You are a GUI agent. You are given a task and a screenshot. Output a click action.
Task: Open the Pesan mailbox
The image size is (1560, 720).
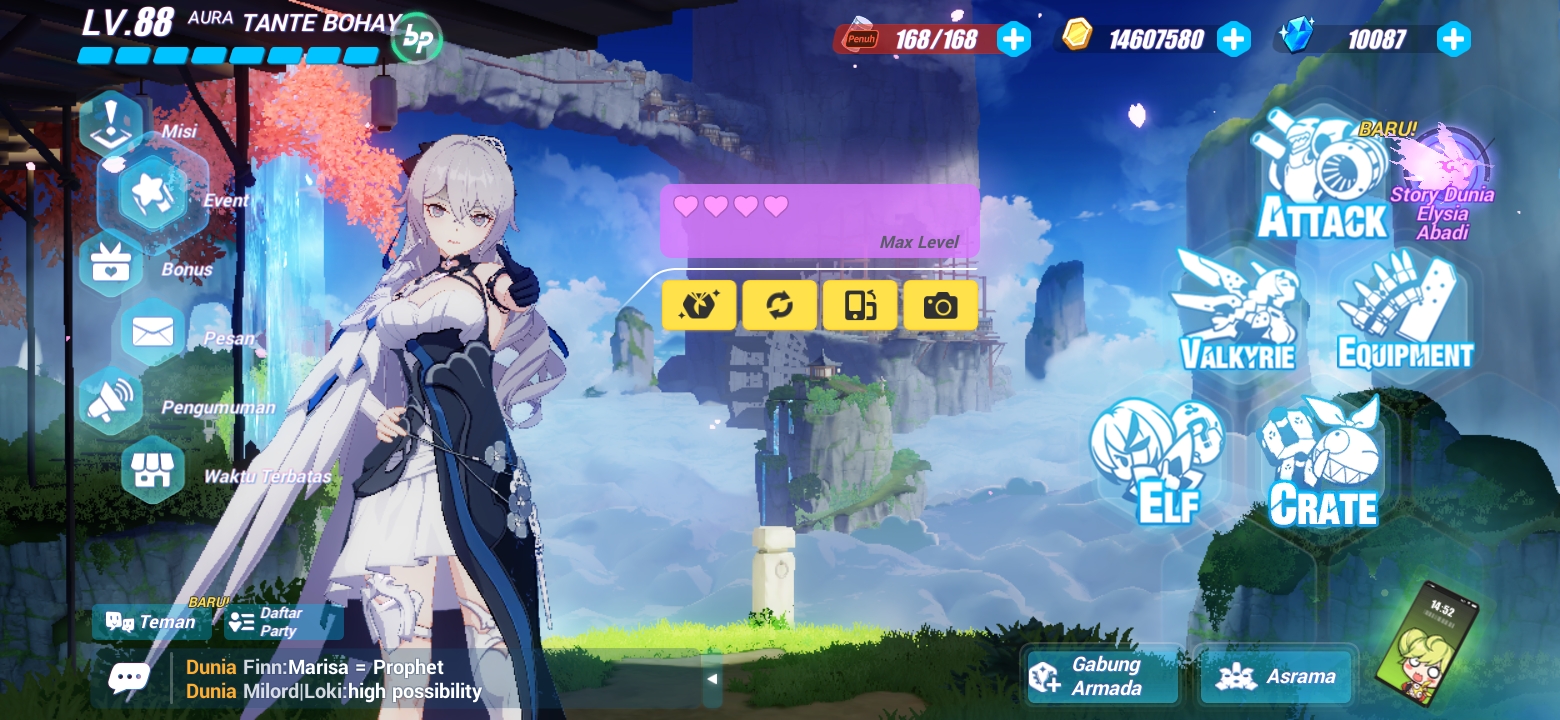pyautogui.click(x=152, y=332)
